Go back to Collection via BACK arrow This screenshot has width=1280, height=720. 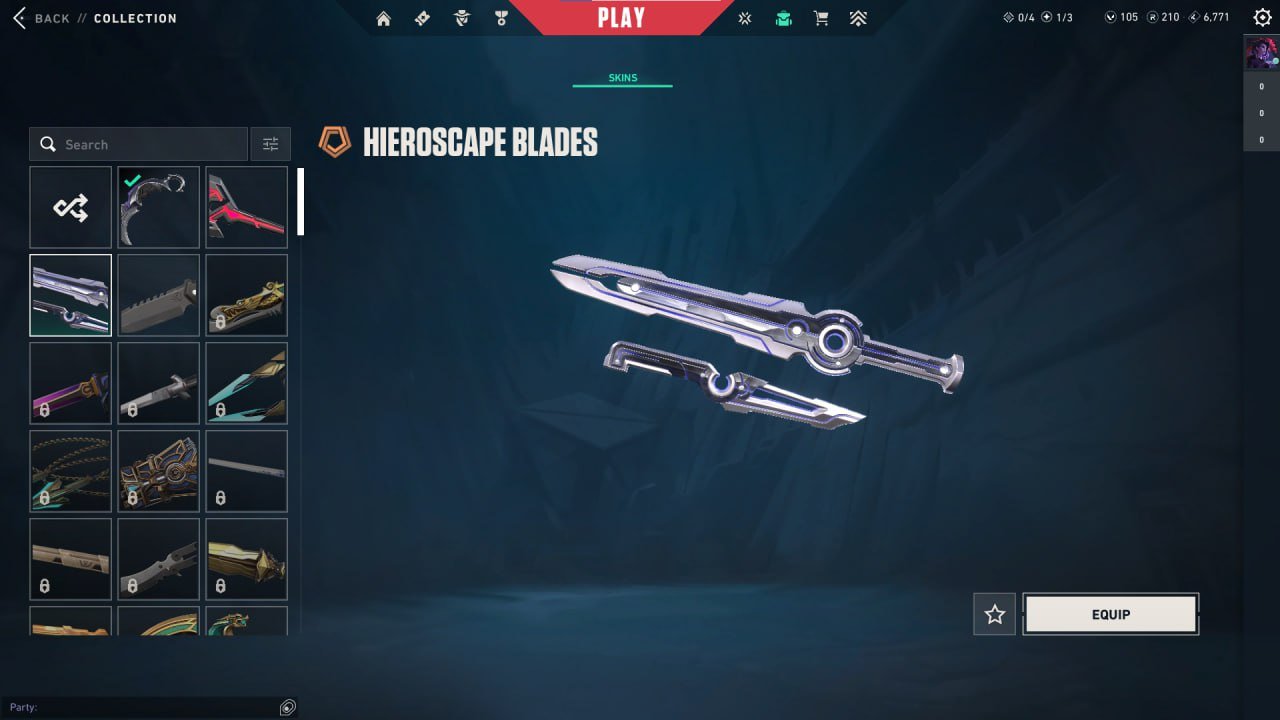tap(22, 17)
